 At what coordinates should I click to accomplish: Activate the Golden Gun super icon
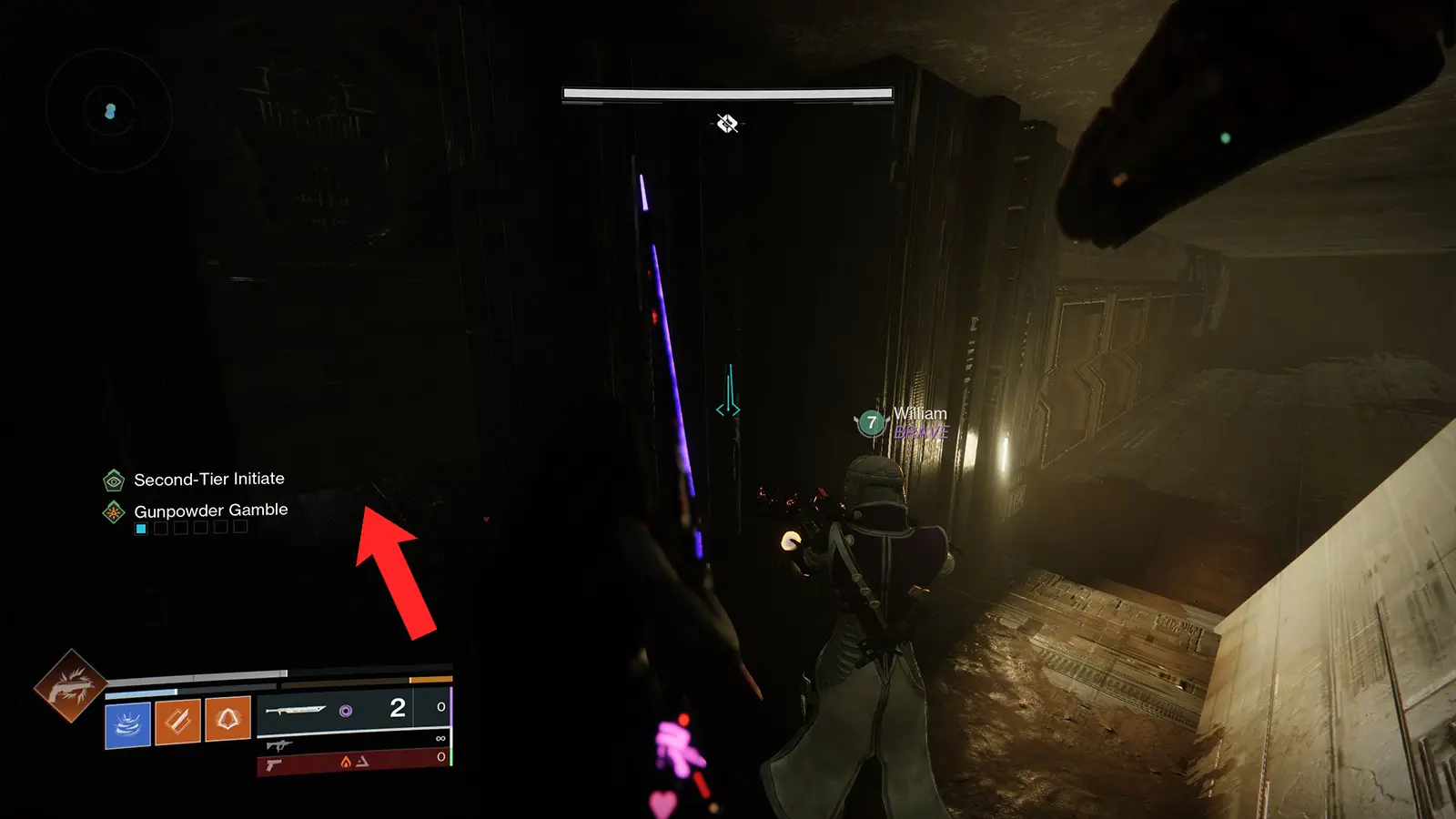[x=70, y=686]
